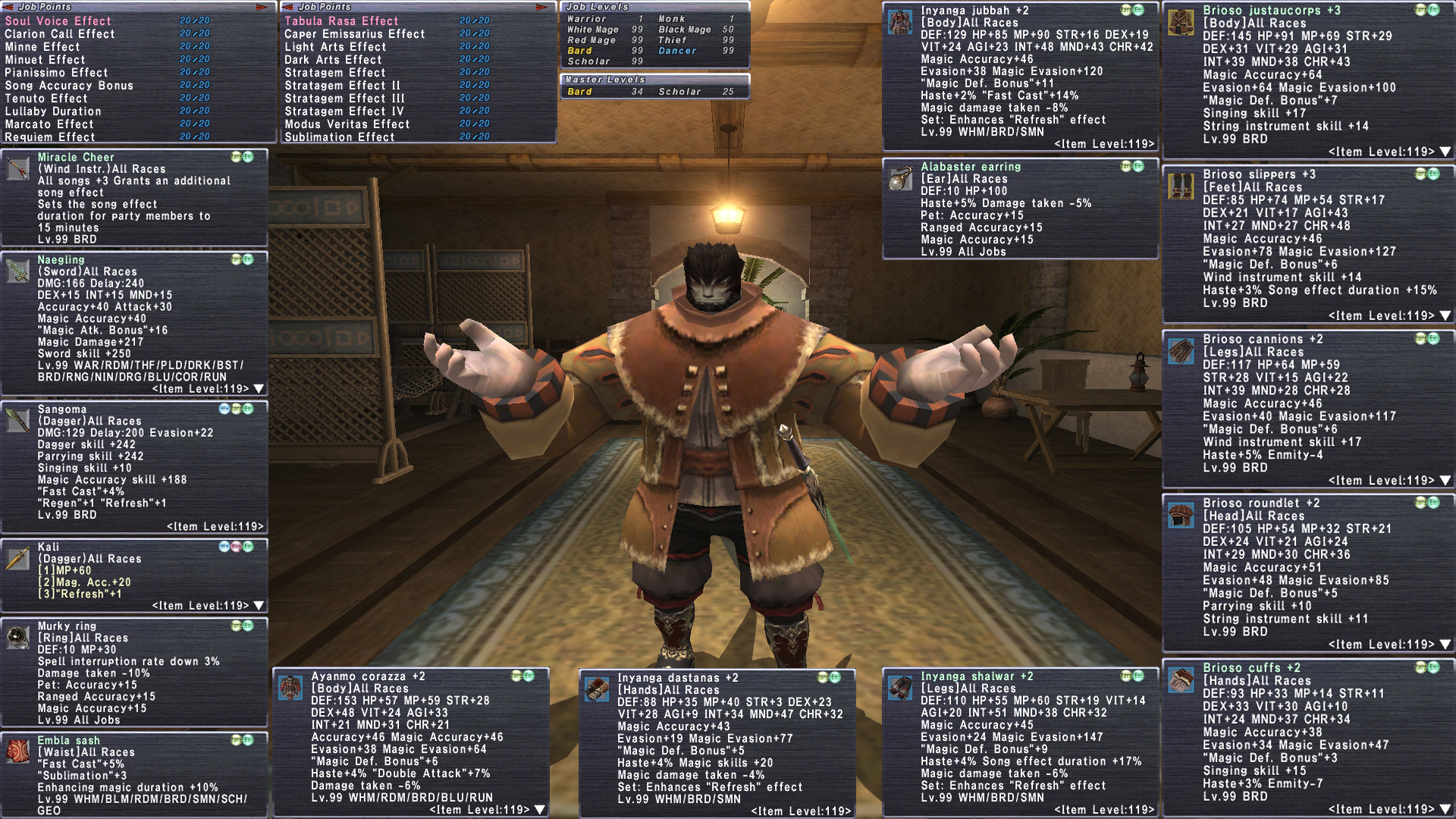This screenshot has height=819, width=1456.
Task: Choose Dark Arts Effect in the list
Action: click(x=333, y=60)
